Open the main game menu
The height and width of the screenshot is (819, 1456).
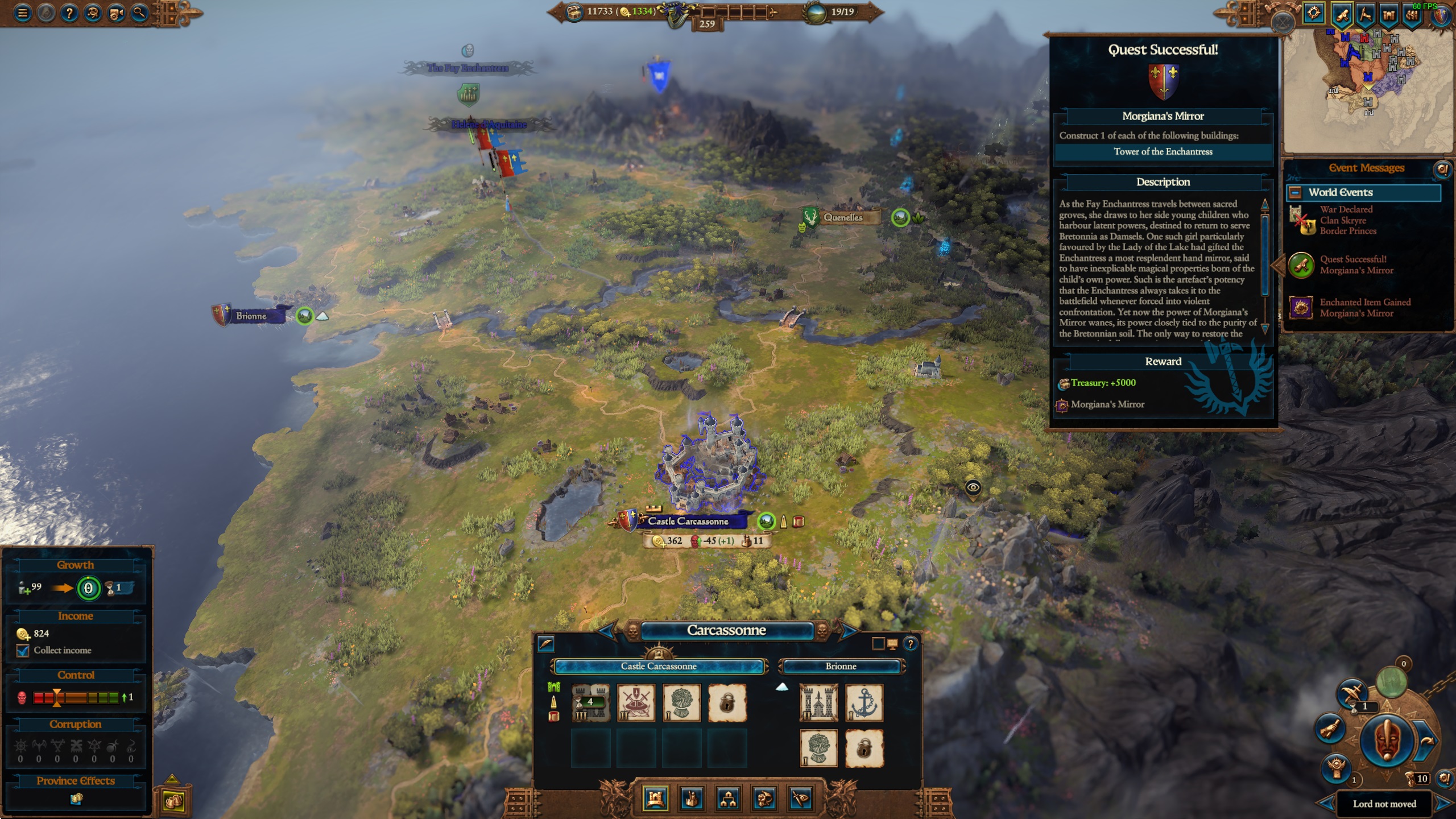pyautogui.click(x=22, y=13)
